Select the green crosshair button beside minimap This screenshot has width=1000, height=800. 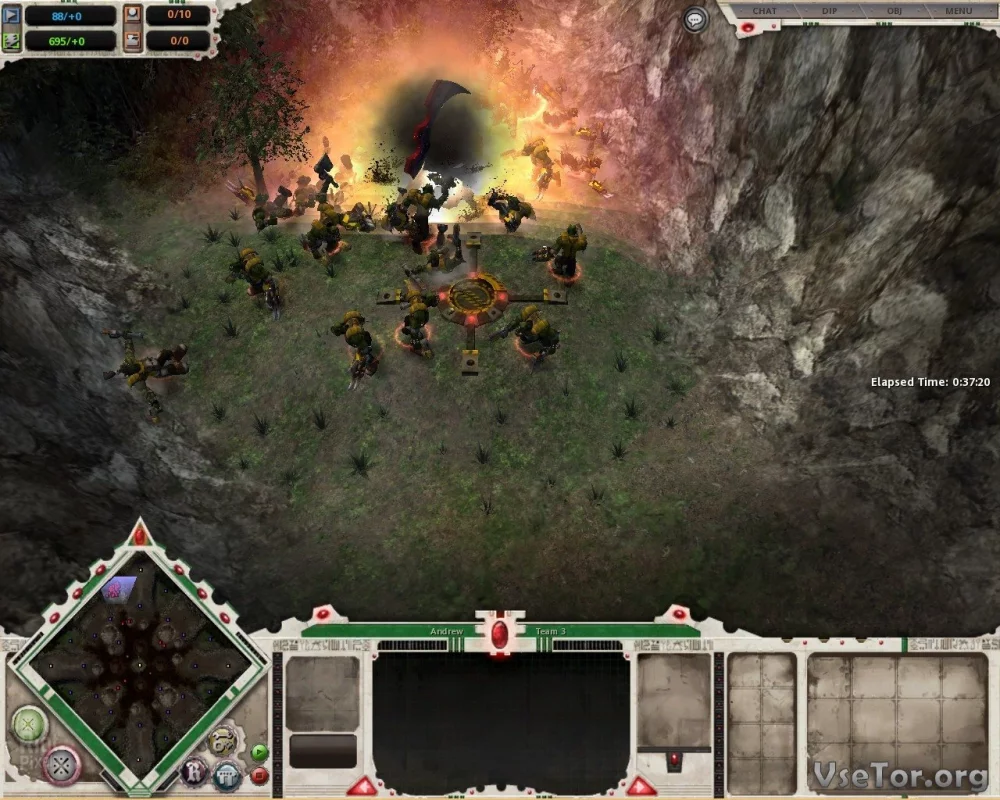pos(29,722)
